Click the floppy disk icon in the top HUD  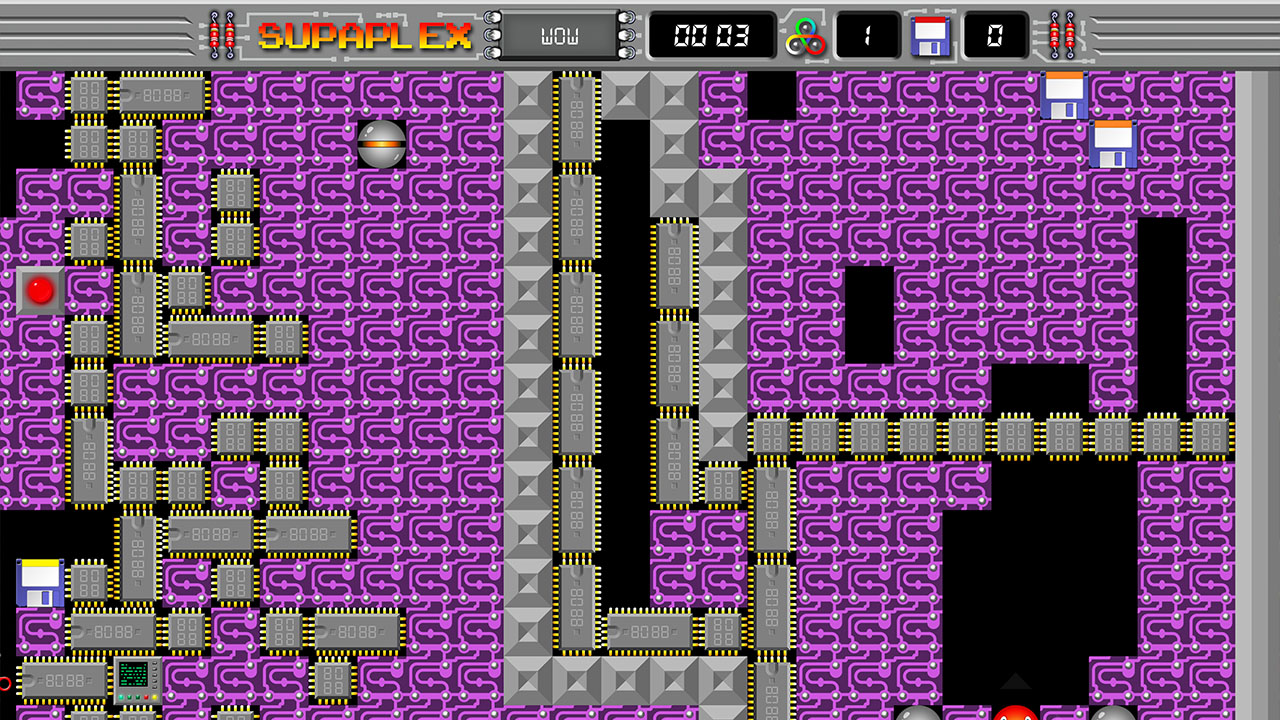[929, 35]
